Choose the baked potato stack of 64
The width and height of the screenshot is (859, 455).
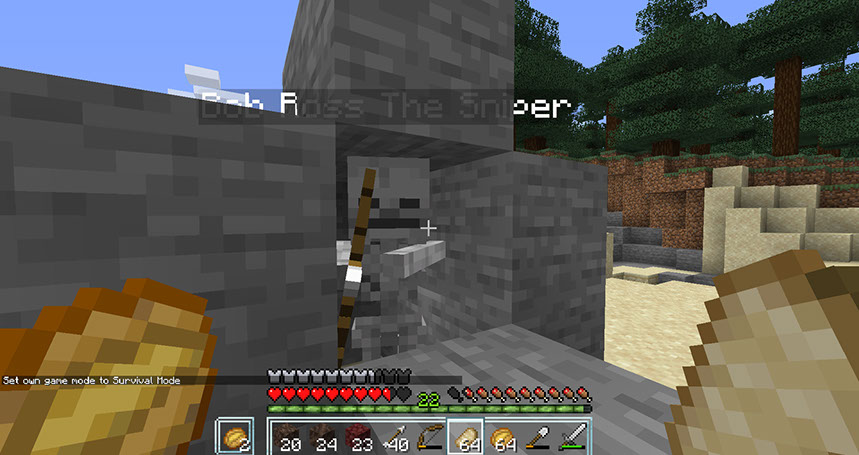[503, 438]
